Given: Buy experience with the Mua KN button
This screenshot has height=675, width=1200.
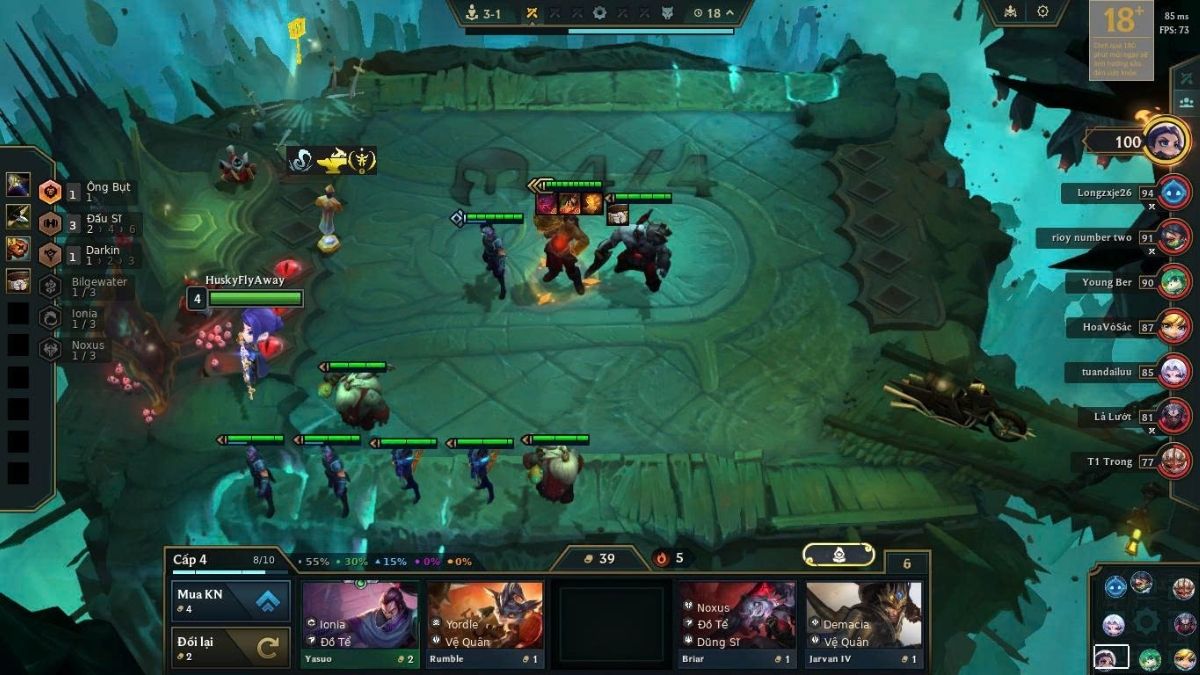Looking at the screenshot, I should (231, 601).
